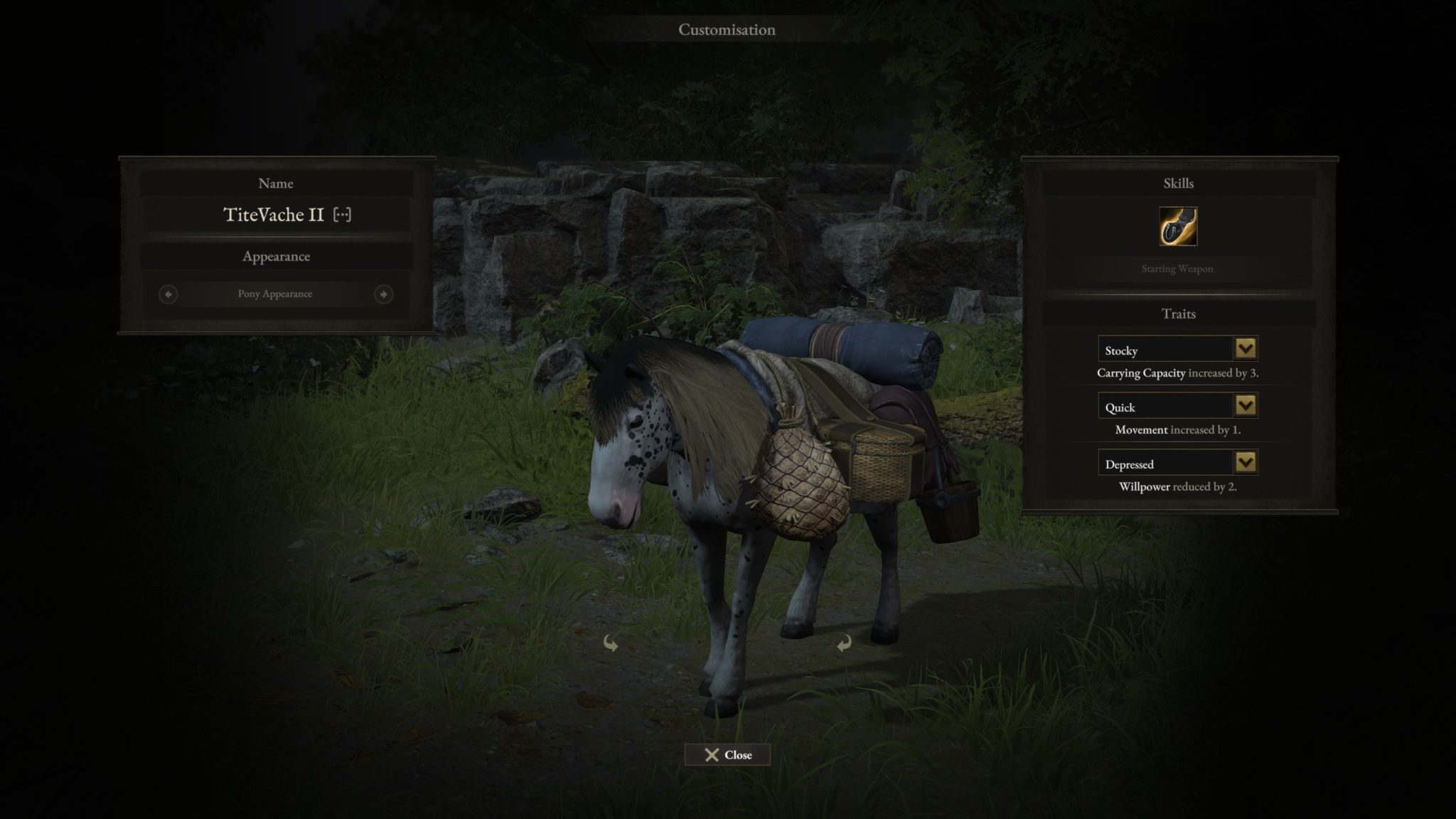The height and width of the screenshot is (819, 1456).
Task: Select next Pony Appearance
Action: [383, 294]
